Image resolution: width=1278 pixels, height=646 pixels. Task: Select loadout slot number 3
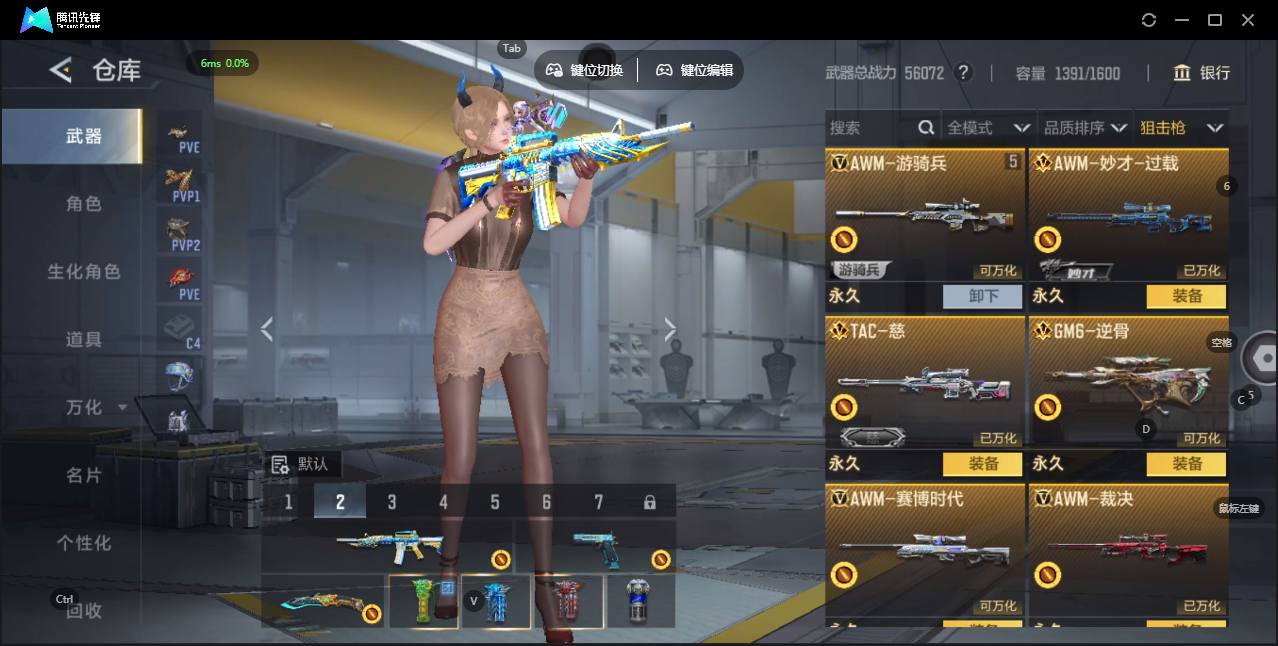tap(392, 502)
